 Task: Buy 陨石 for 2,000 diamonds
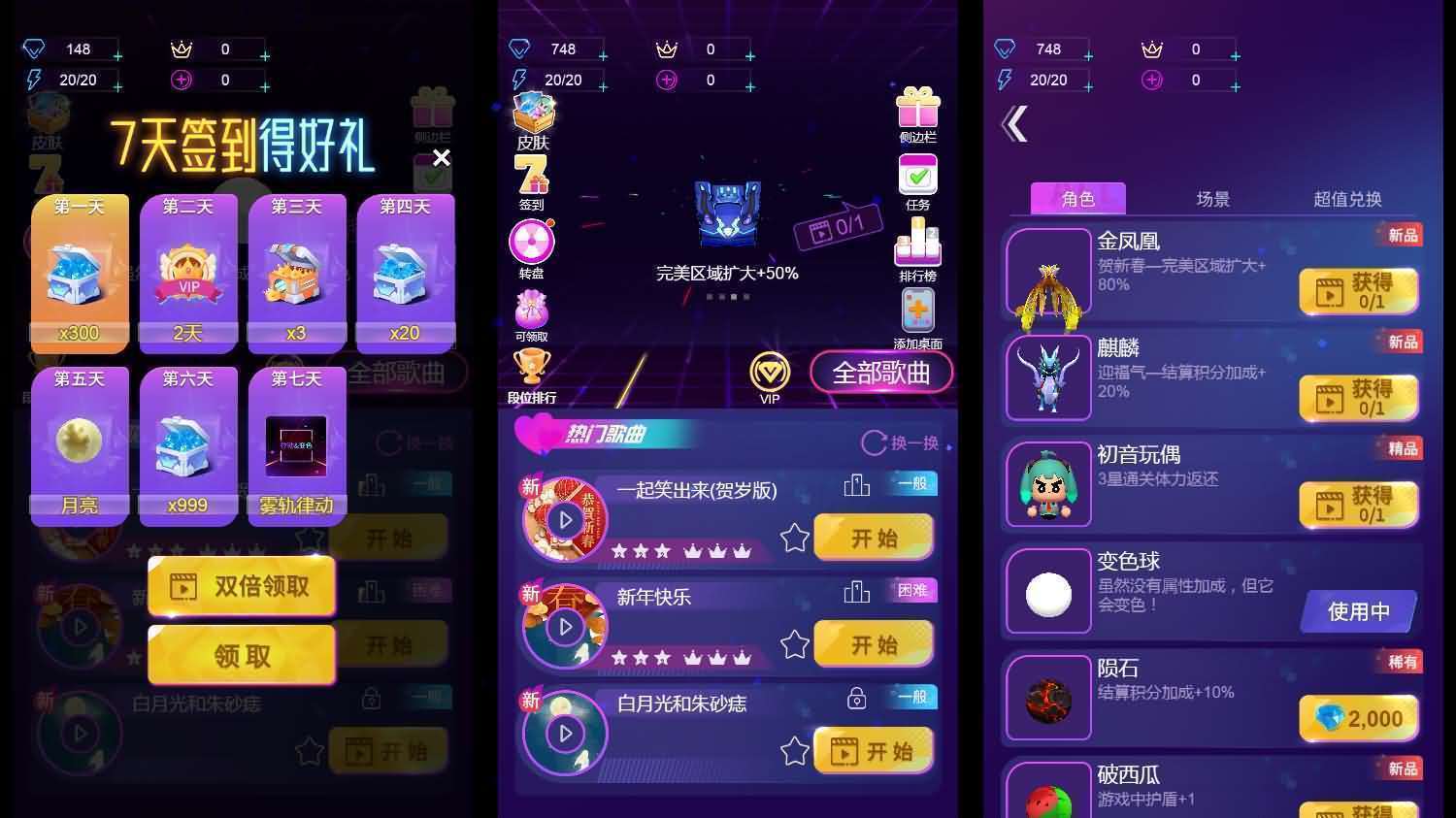point(1358,717)
